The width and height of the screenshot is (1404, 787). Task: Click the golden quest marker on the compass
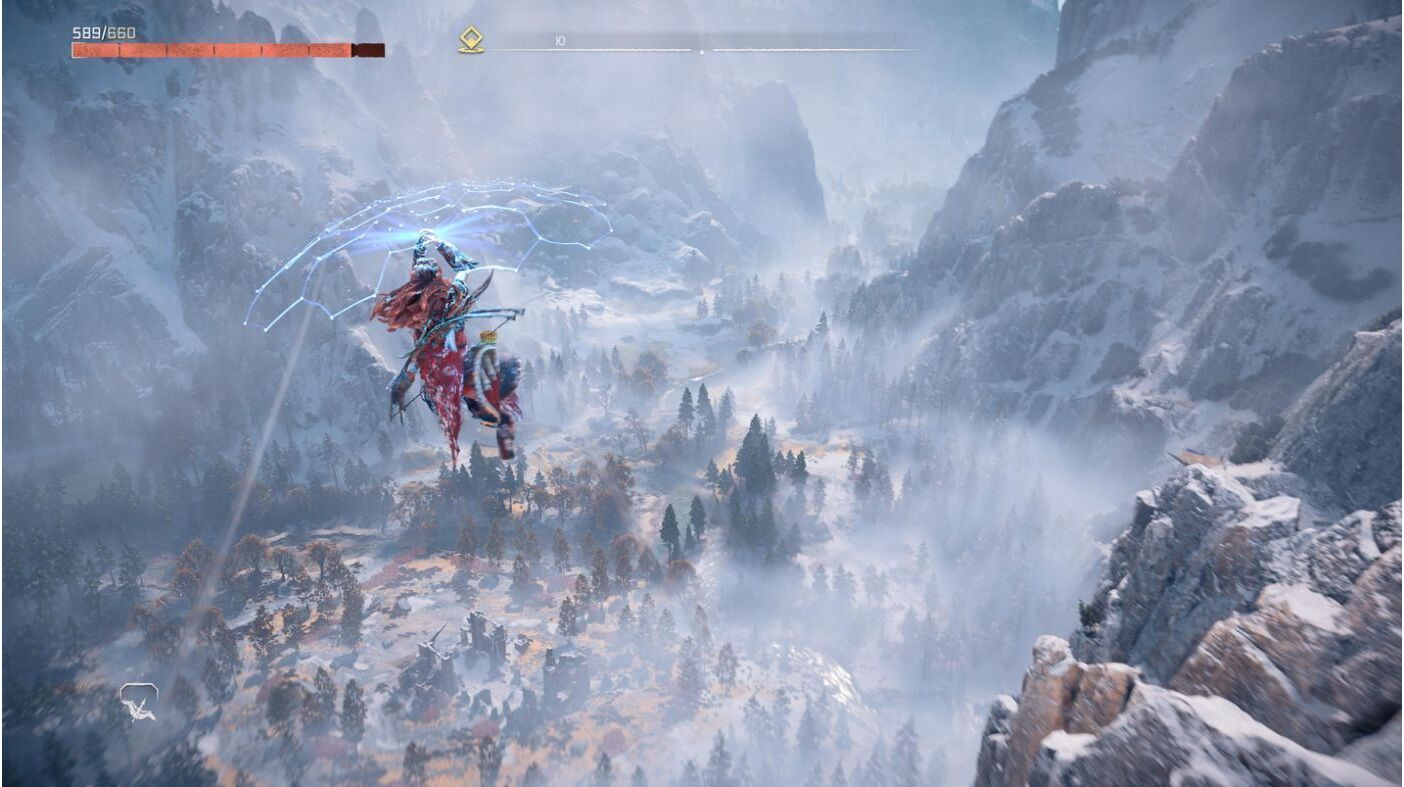point(471,40)
